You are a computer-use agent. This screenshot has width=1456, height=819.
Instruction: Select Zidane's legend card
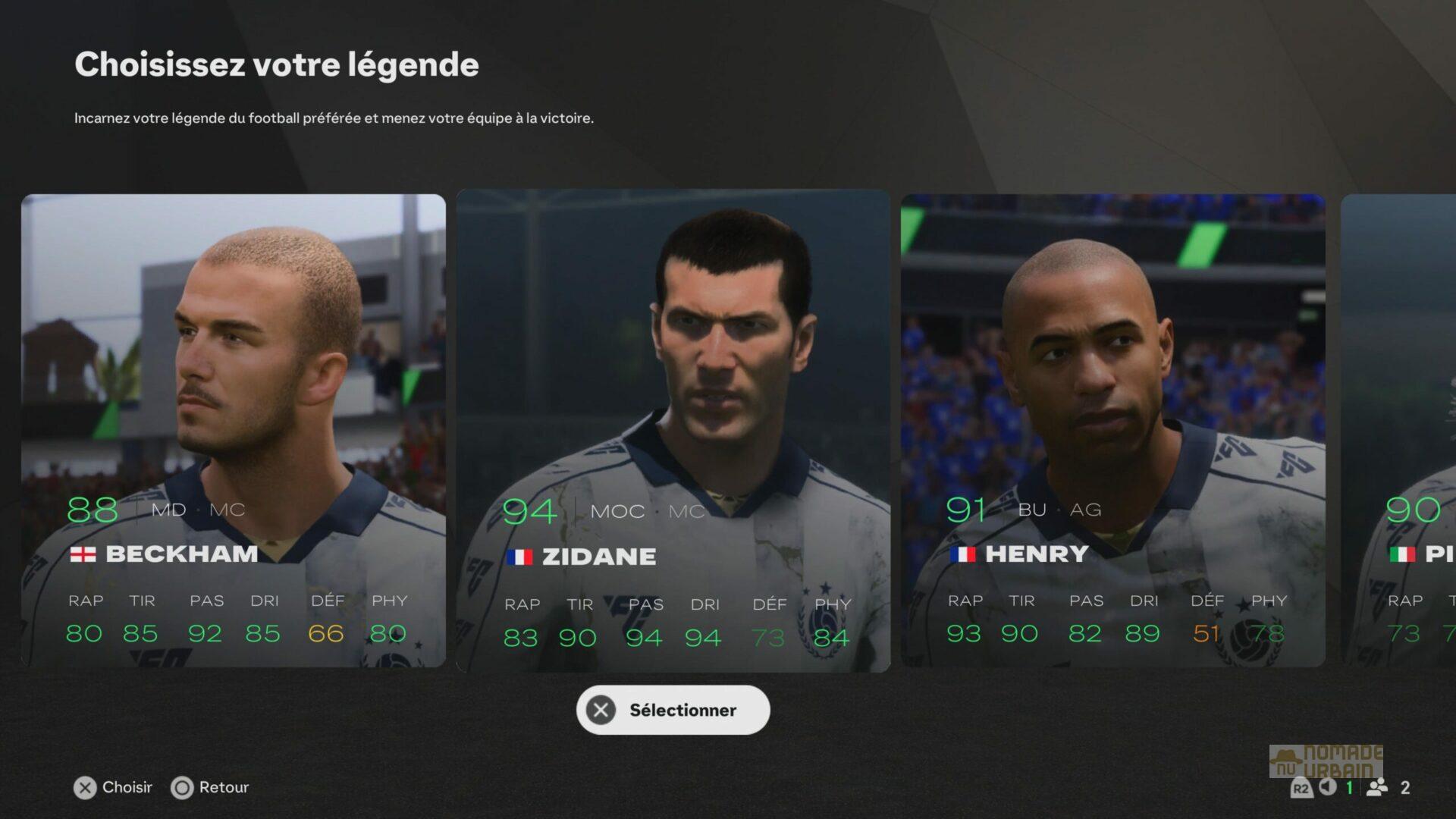pos(675,425)
